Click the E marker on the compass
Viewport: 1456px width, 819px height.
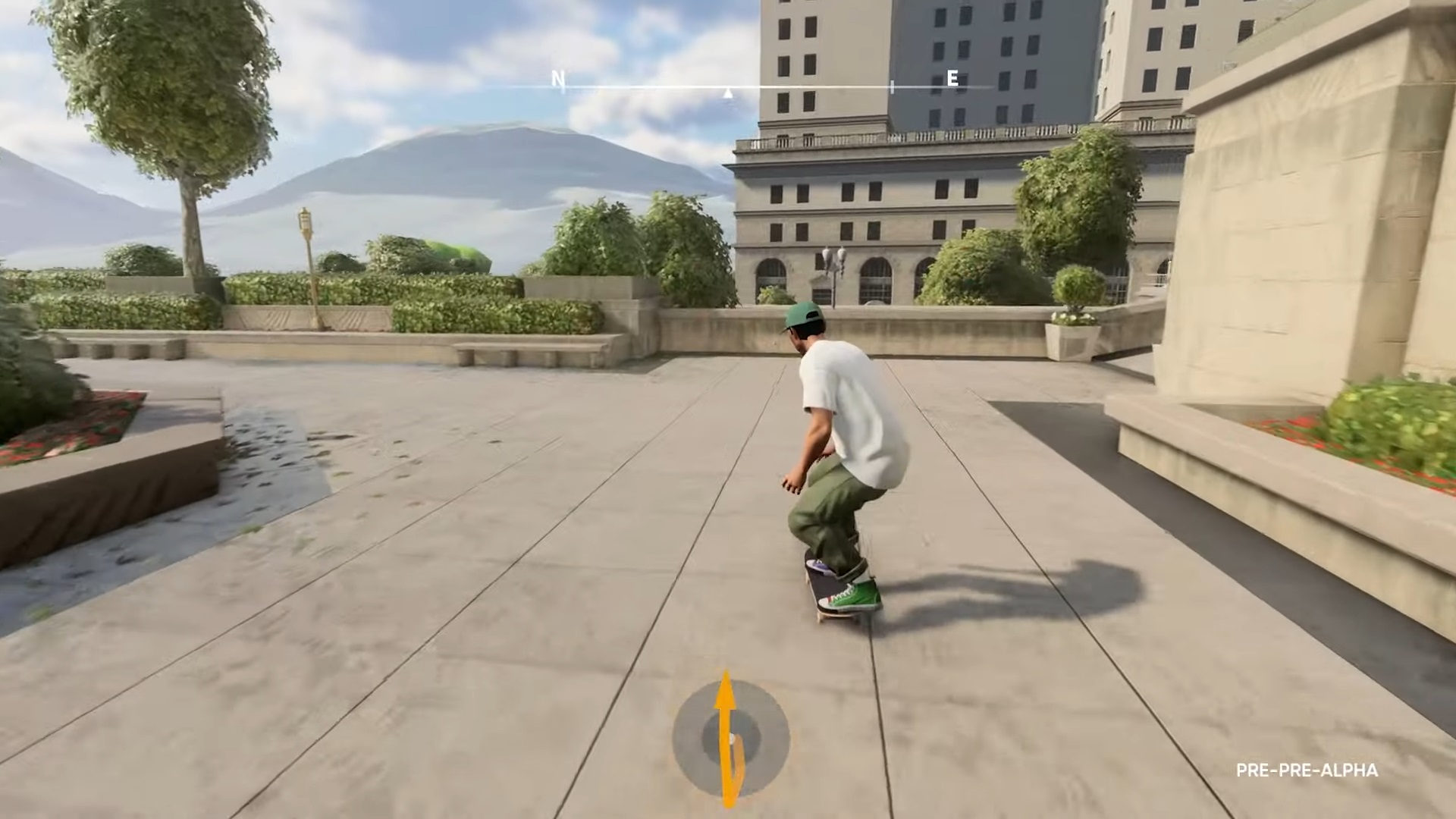[952, 78]
